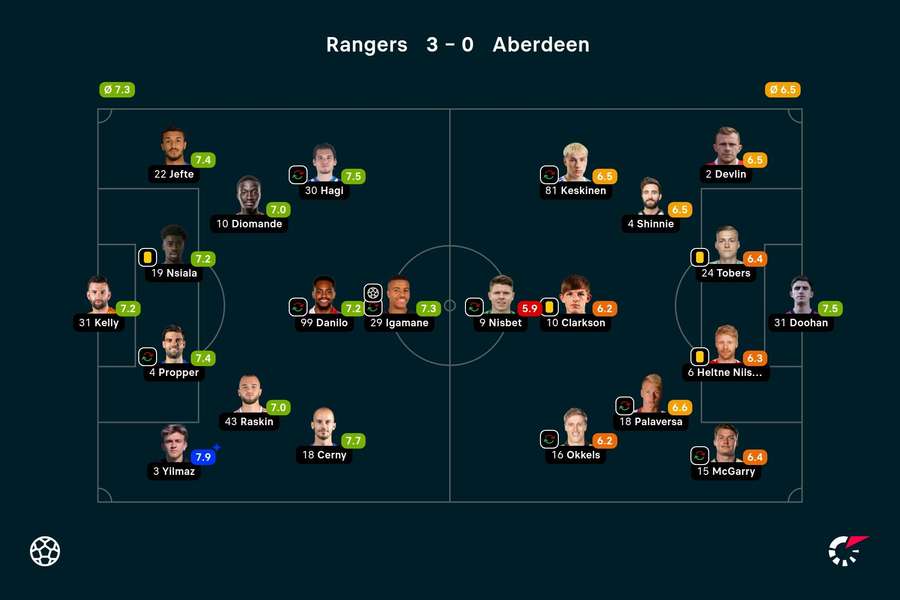Screen dimensions: 900x600
Task: Click the football icon below the pitch
Action: [45, 551]
